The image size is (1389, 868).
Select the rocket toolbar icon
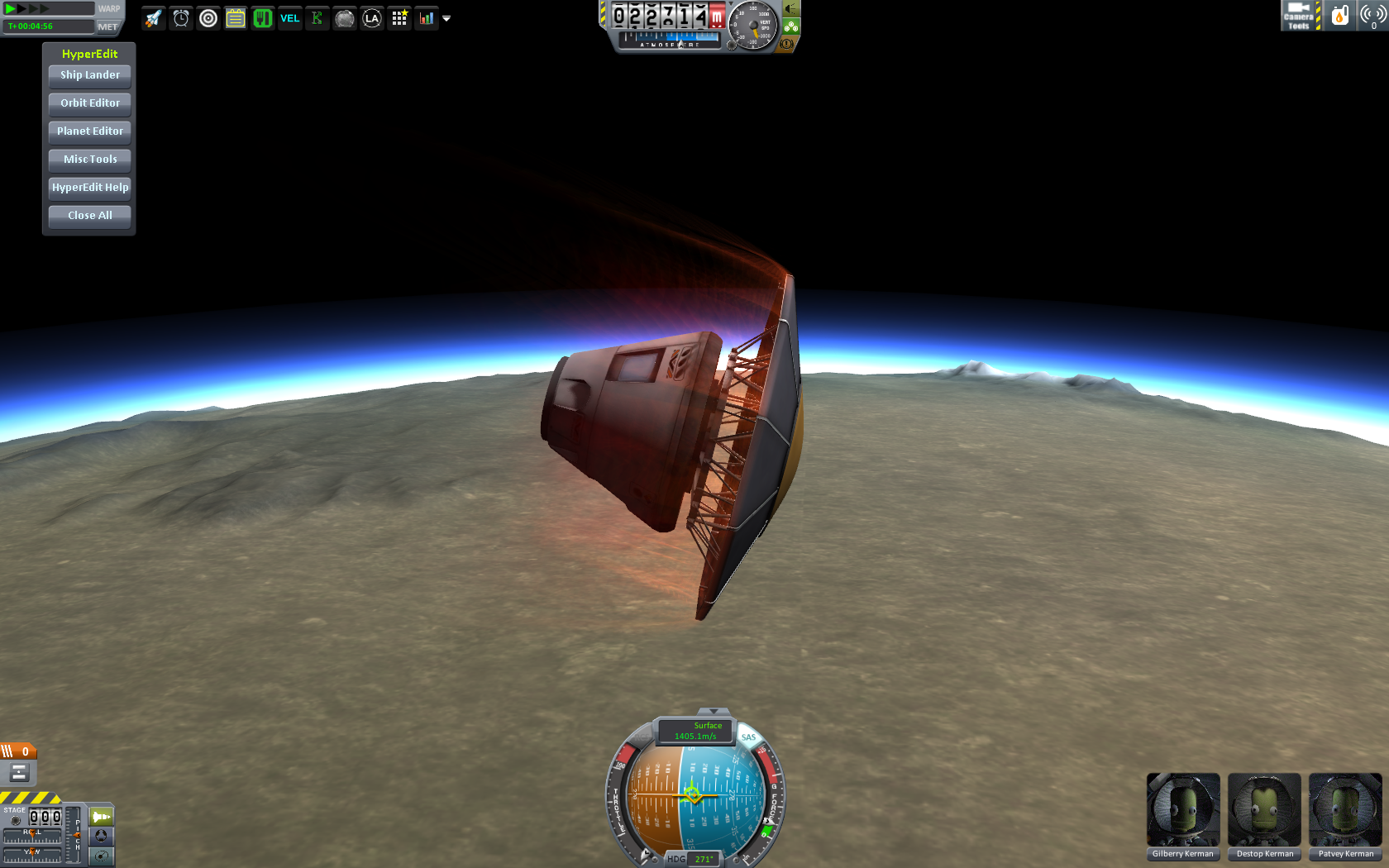152,17
